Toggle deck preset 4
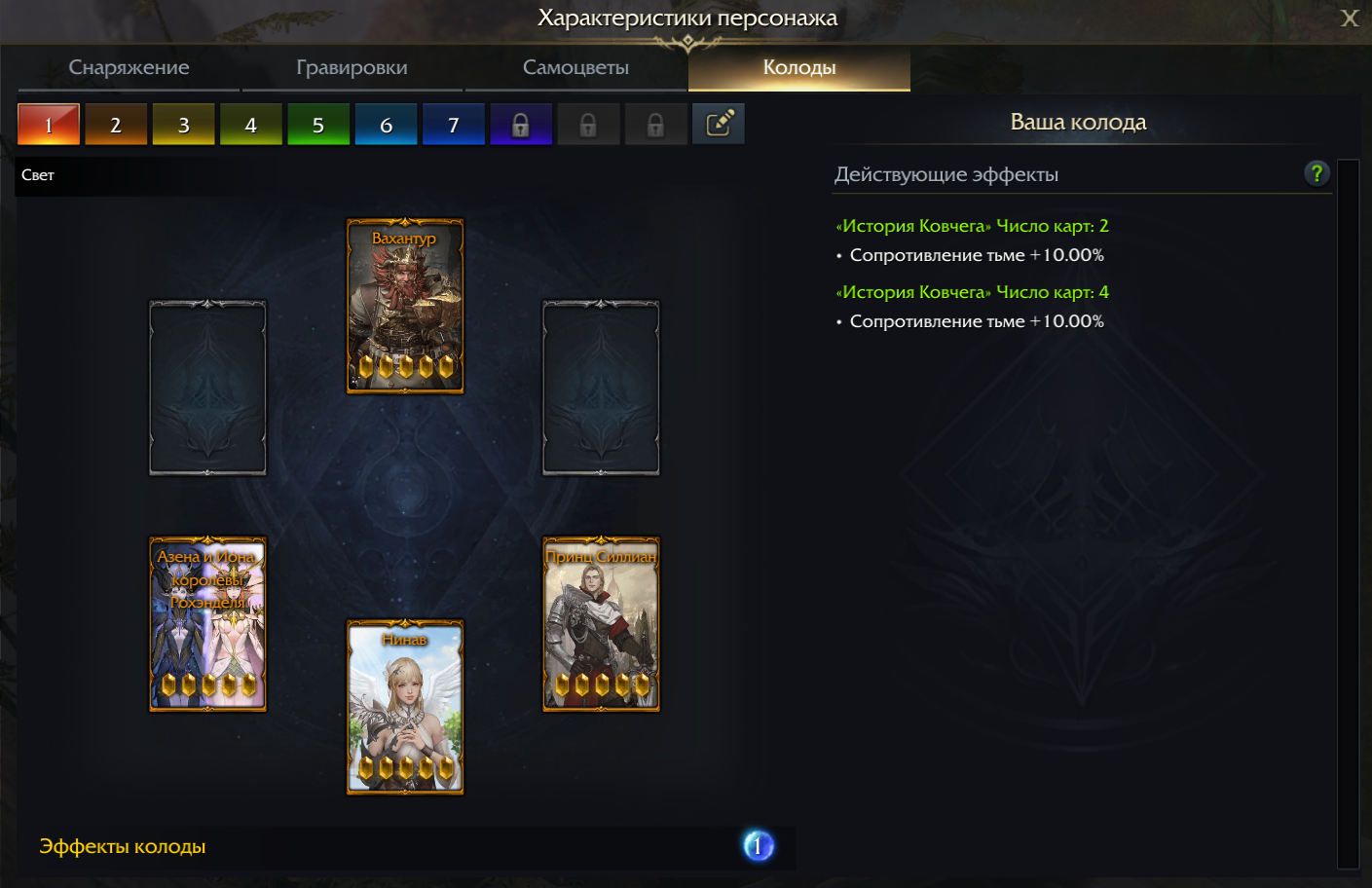 [x=251, y=124]
